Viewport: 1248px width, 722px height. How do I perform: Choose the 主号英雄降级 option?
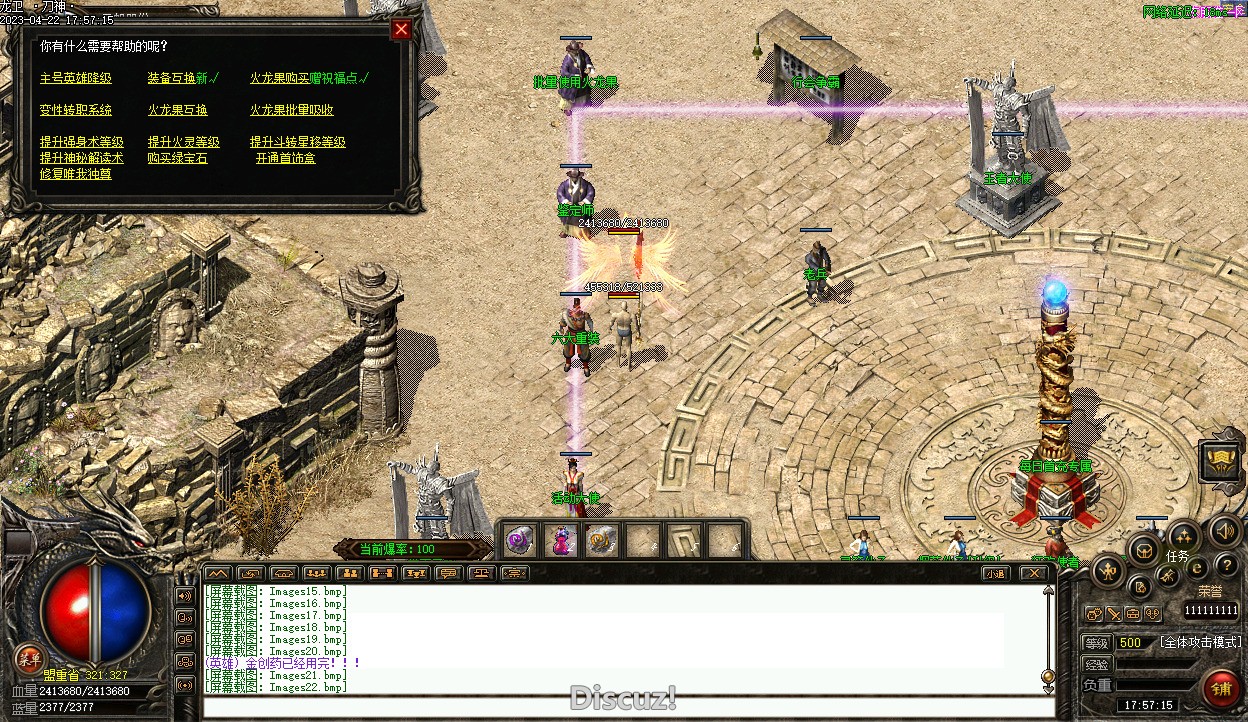coord(76,78)
